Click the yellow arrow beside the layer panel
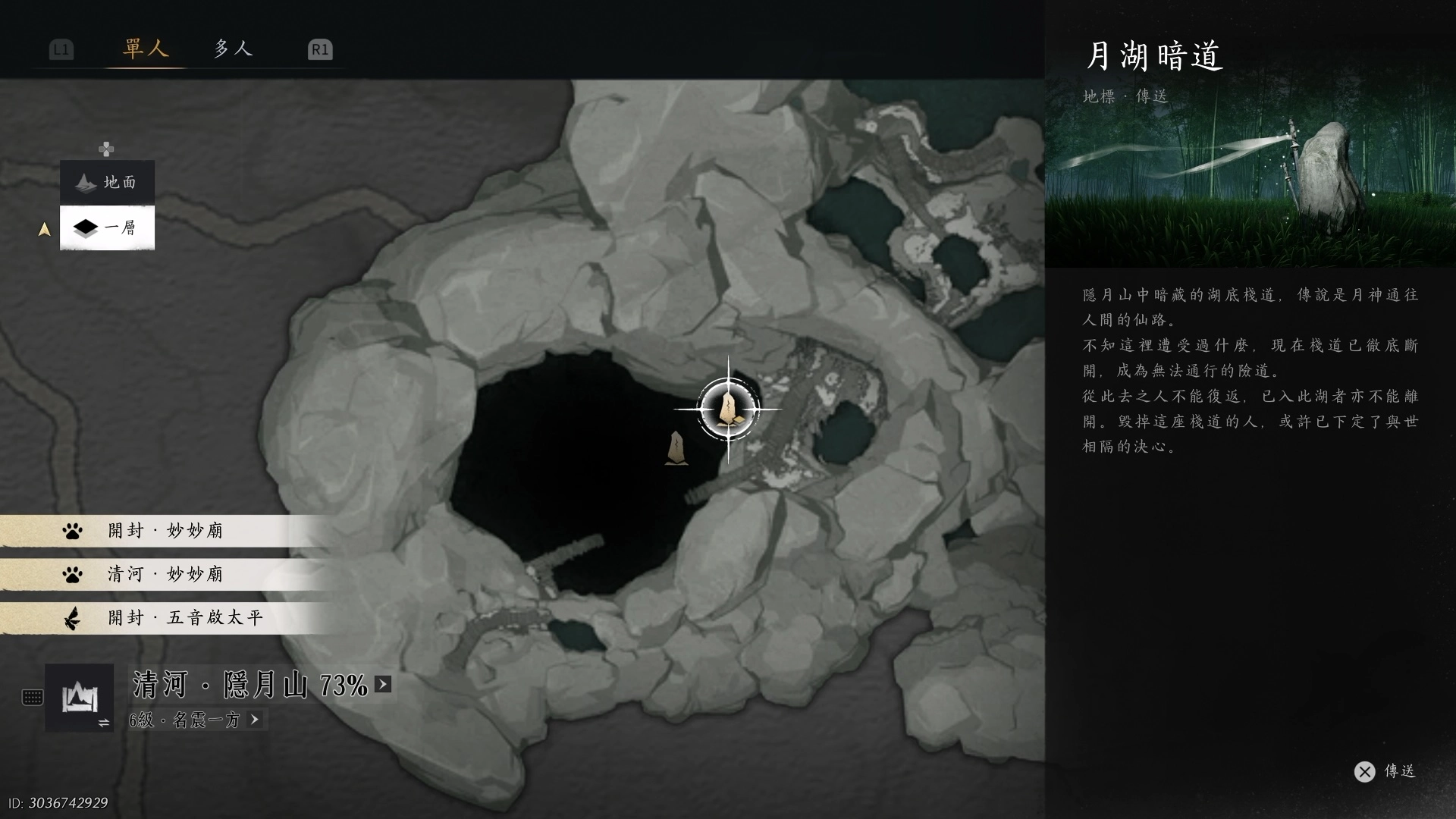 click(x=44, y=228)
